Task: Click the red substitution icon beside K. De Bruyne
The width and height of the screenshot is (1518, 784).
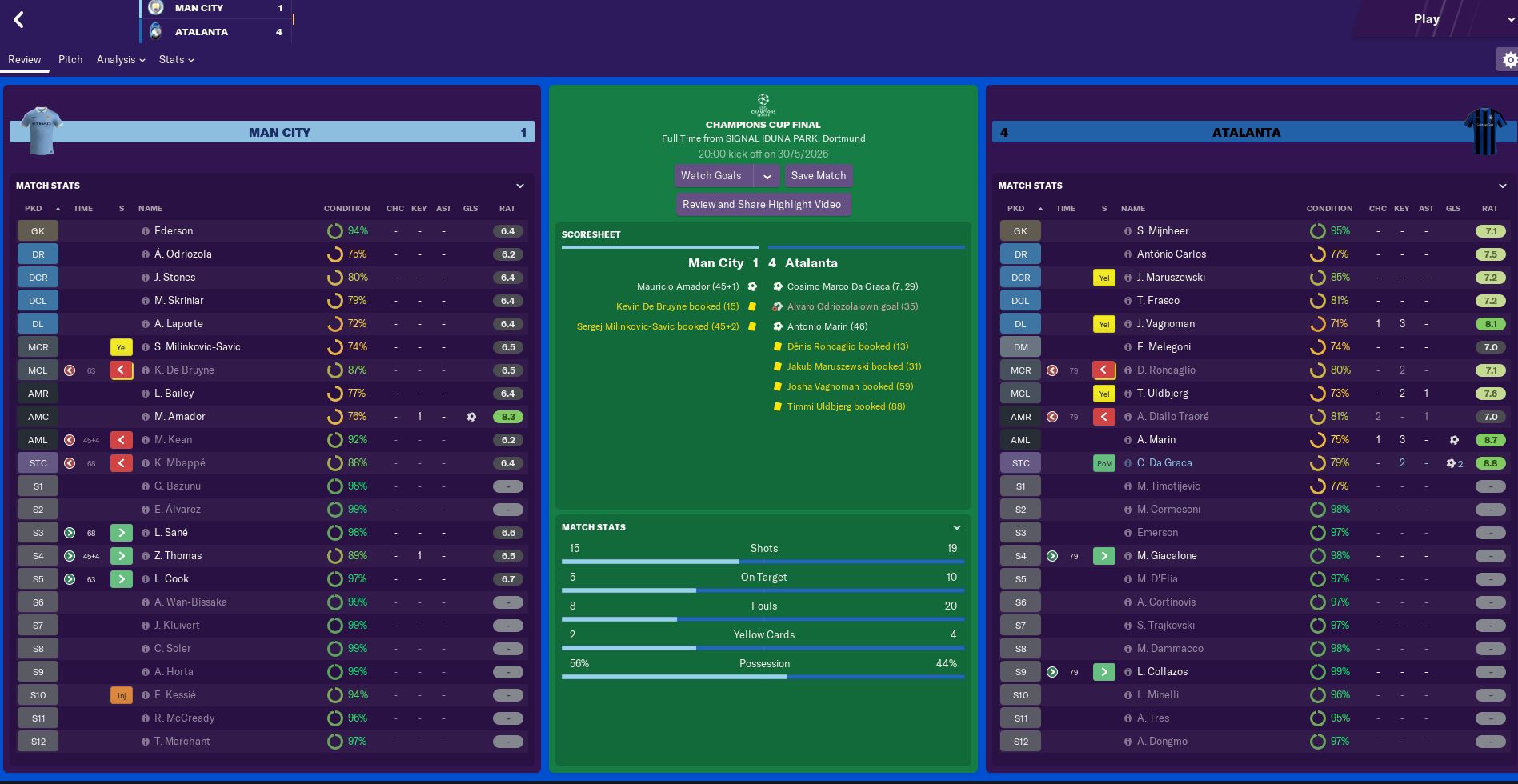Action: coord(121,370)
